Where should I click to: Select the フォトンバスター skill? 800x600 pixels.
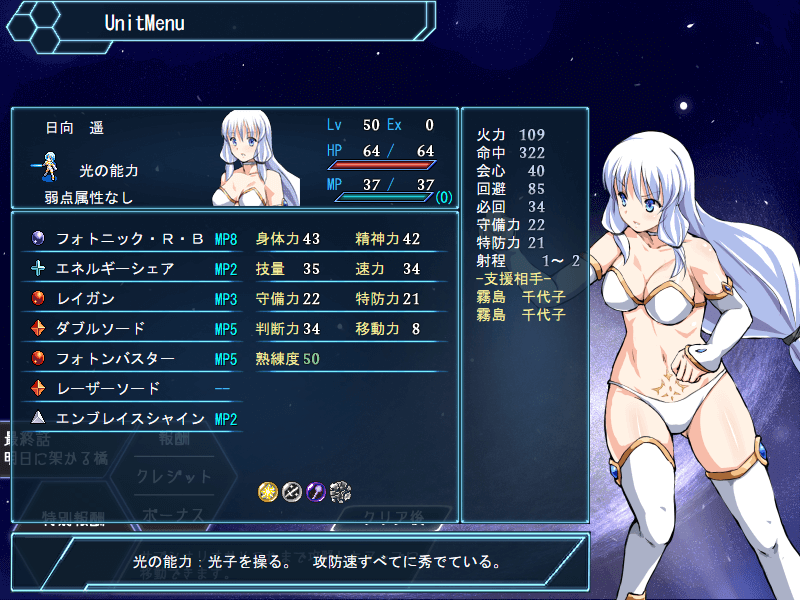[x=130, y=358]
